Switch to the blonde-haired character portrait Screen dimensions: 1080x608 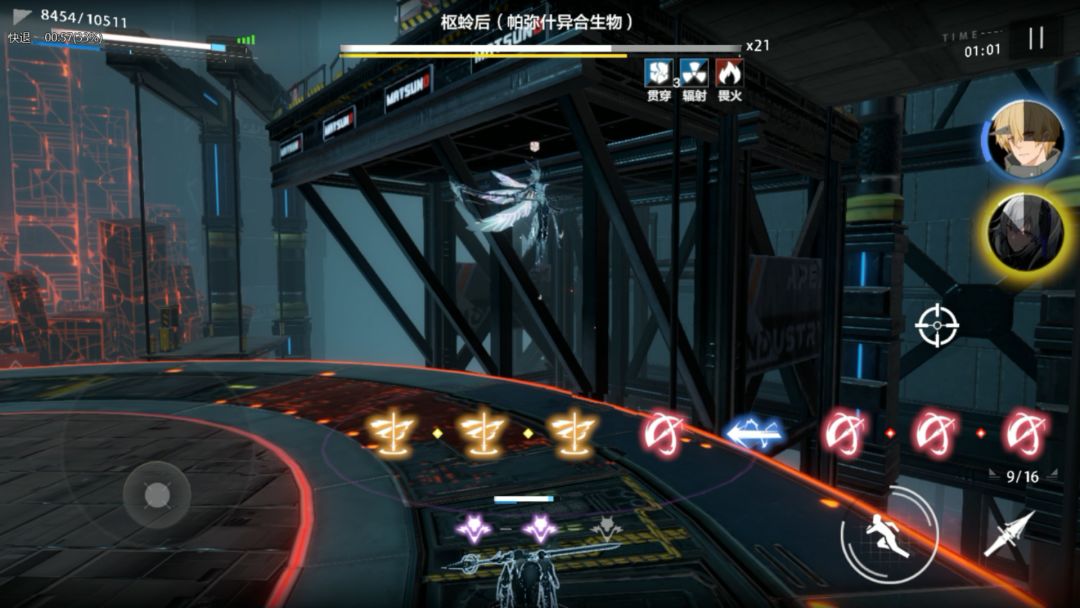[x=1026, y=137]
